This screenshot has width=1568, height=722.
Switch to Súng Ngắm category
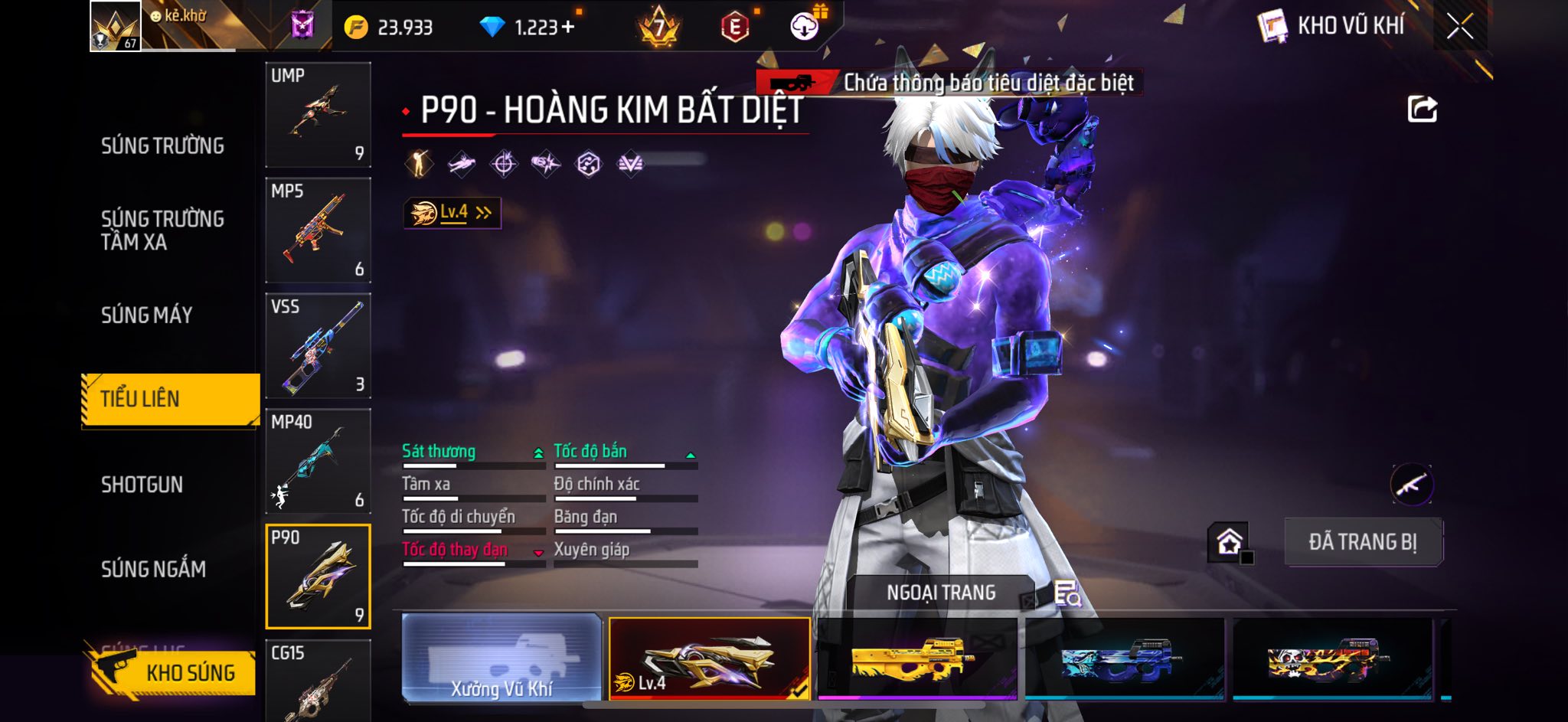(x=154, y=569)
